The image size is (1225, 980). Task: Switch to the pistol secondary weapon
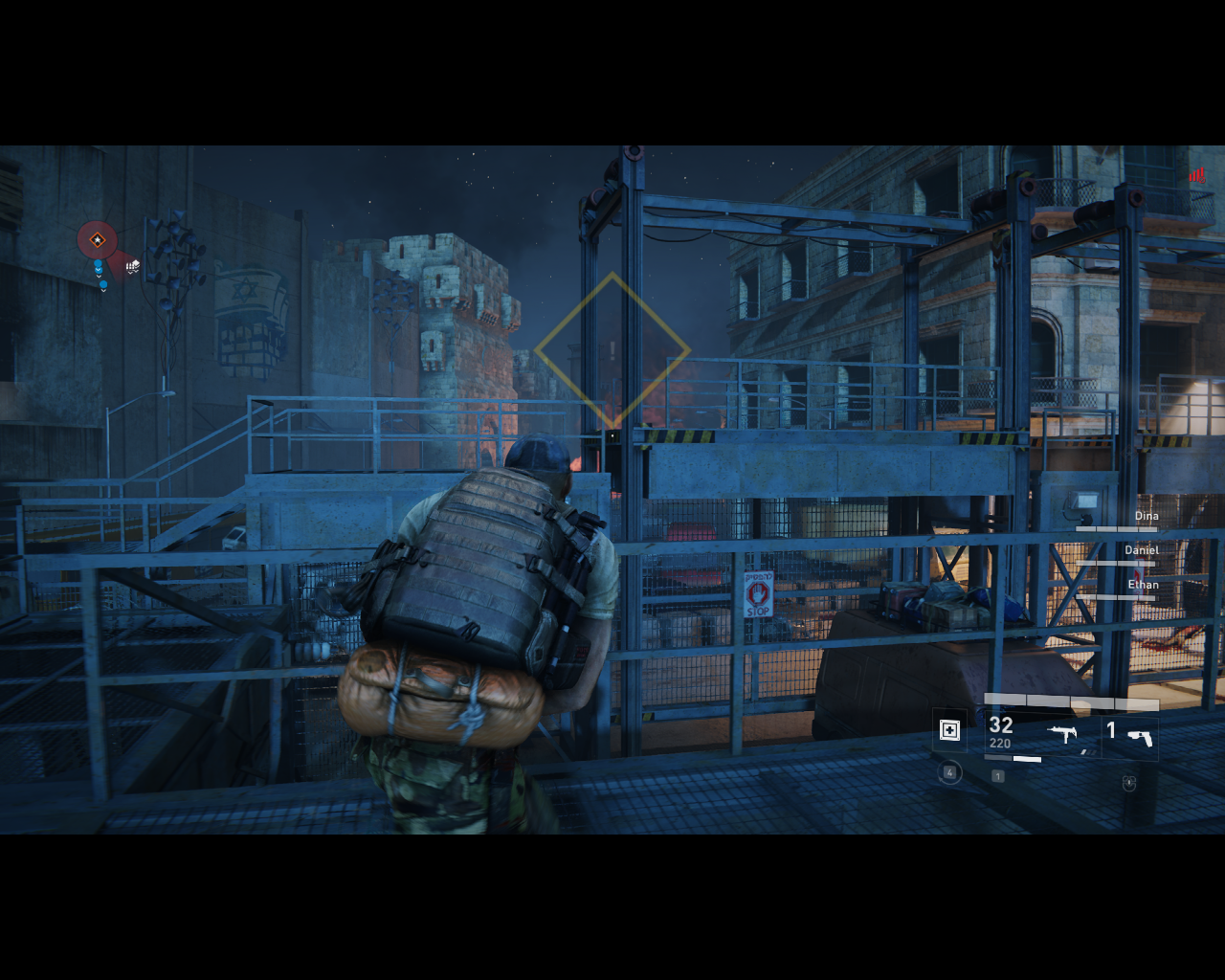tap(1139, 736)
